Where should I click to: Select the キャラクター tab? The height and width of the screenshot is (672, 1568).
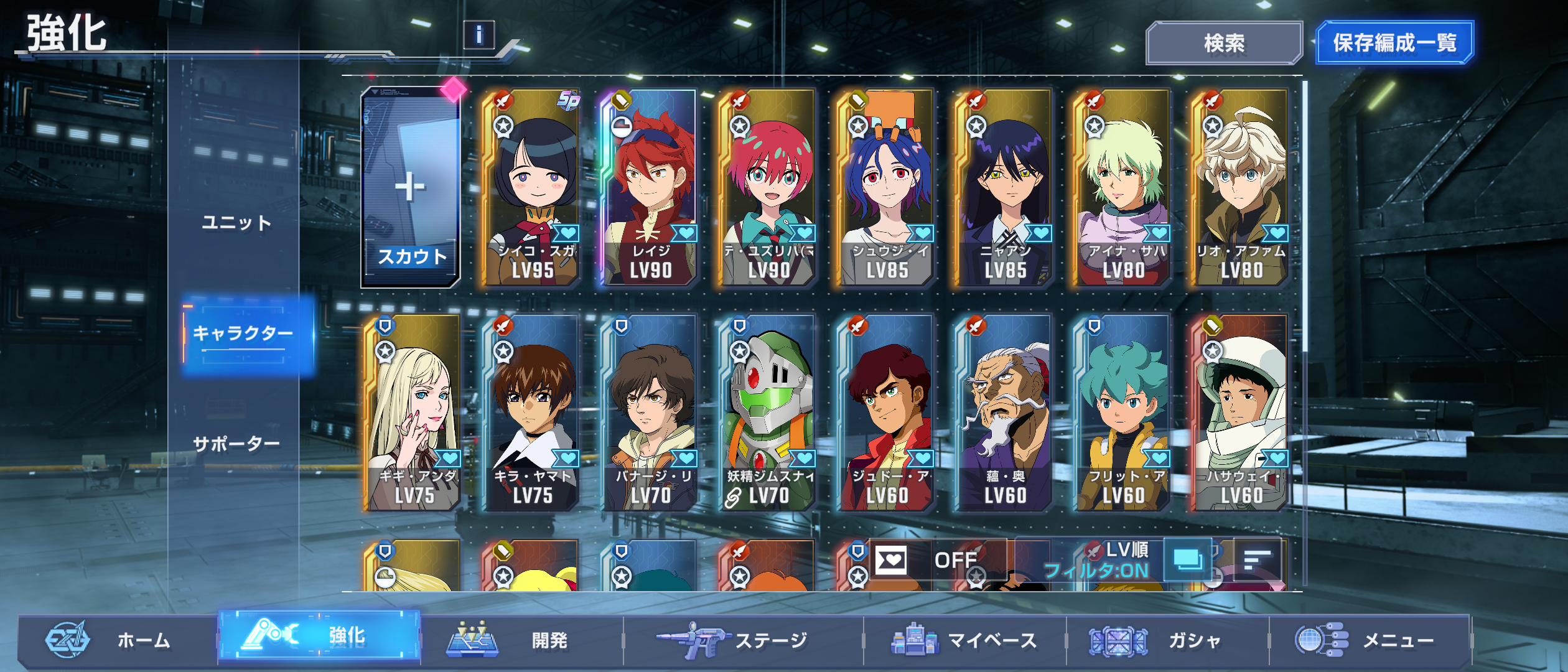(244, 334)
